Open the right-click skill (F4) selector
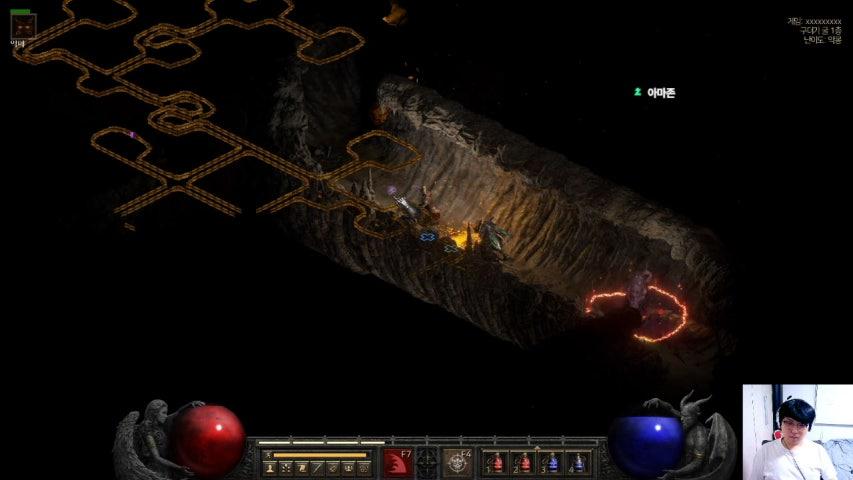Viewport: 853px width, 480px height. coord(458,462)
